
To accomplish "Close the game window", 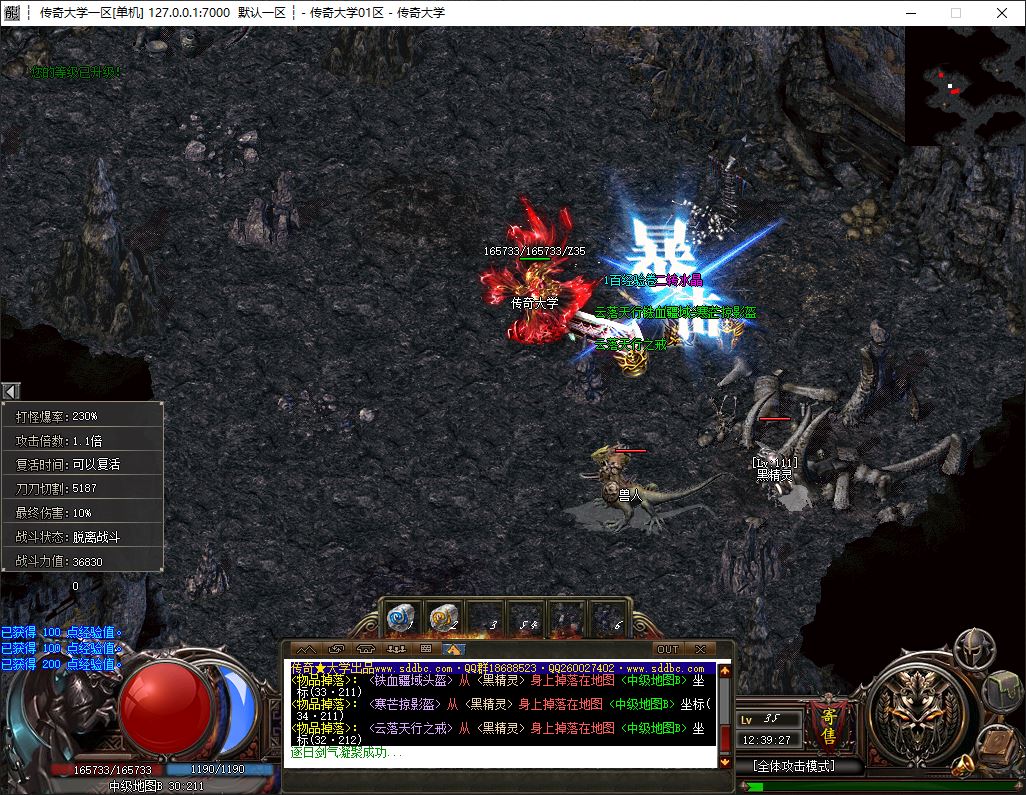I will (x=1002, y=13).
